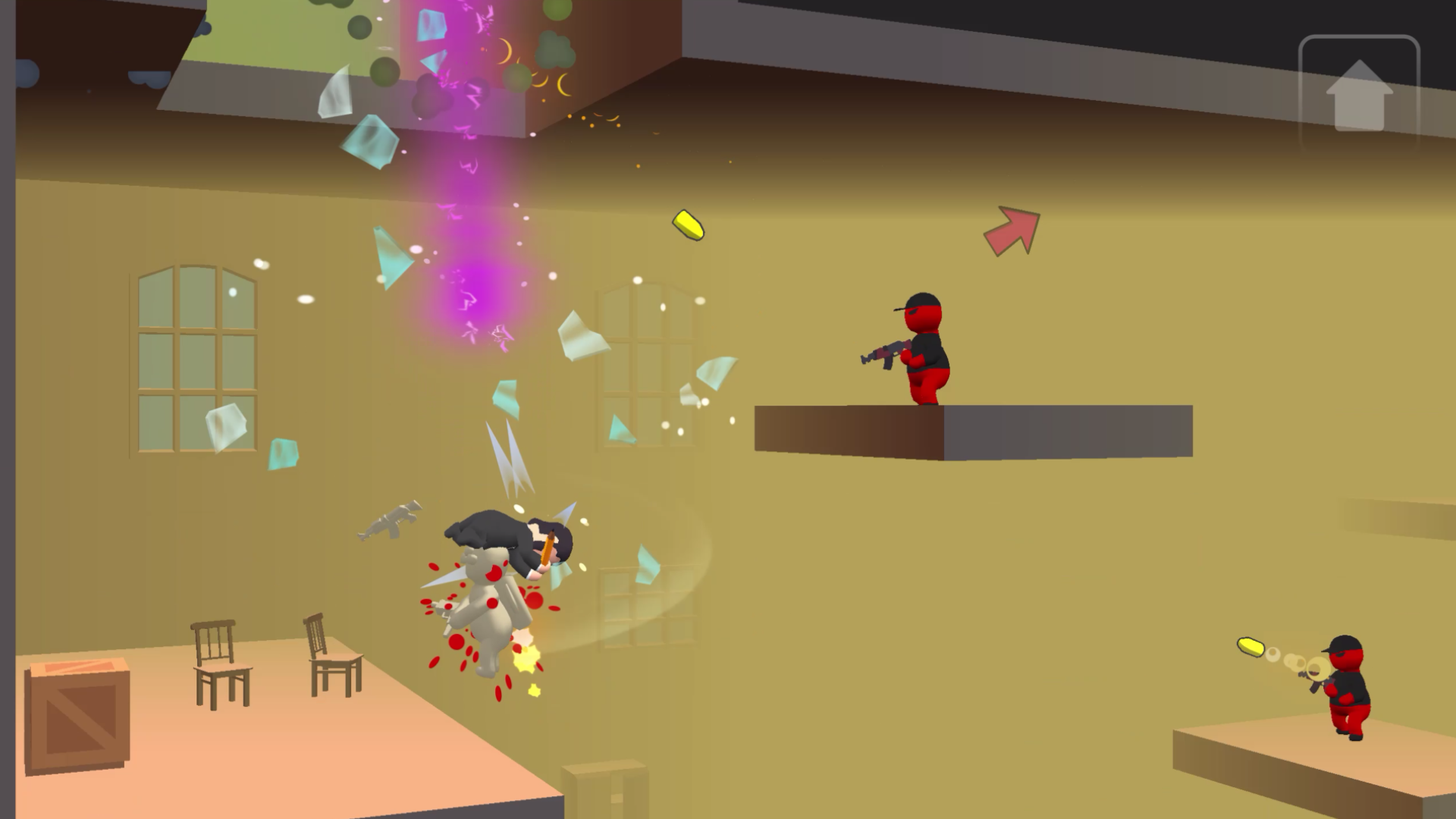Tap the right wooden chair
The width and height of the screenshot is (1456, 819).
(326, 660)
